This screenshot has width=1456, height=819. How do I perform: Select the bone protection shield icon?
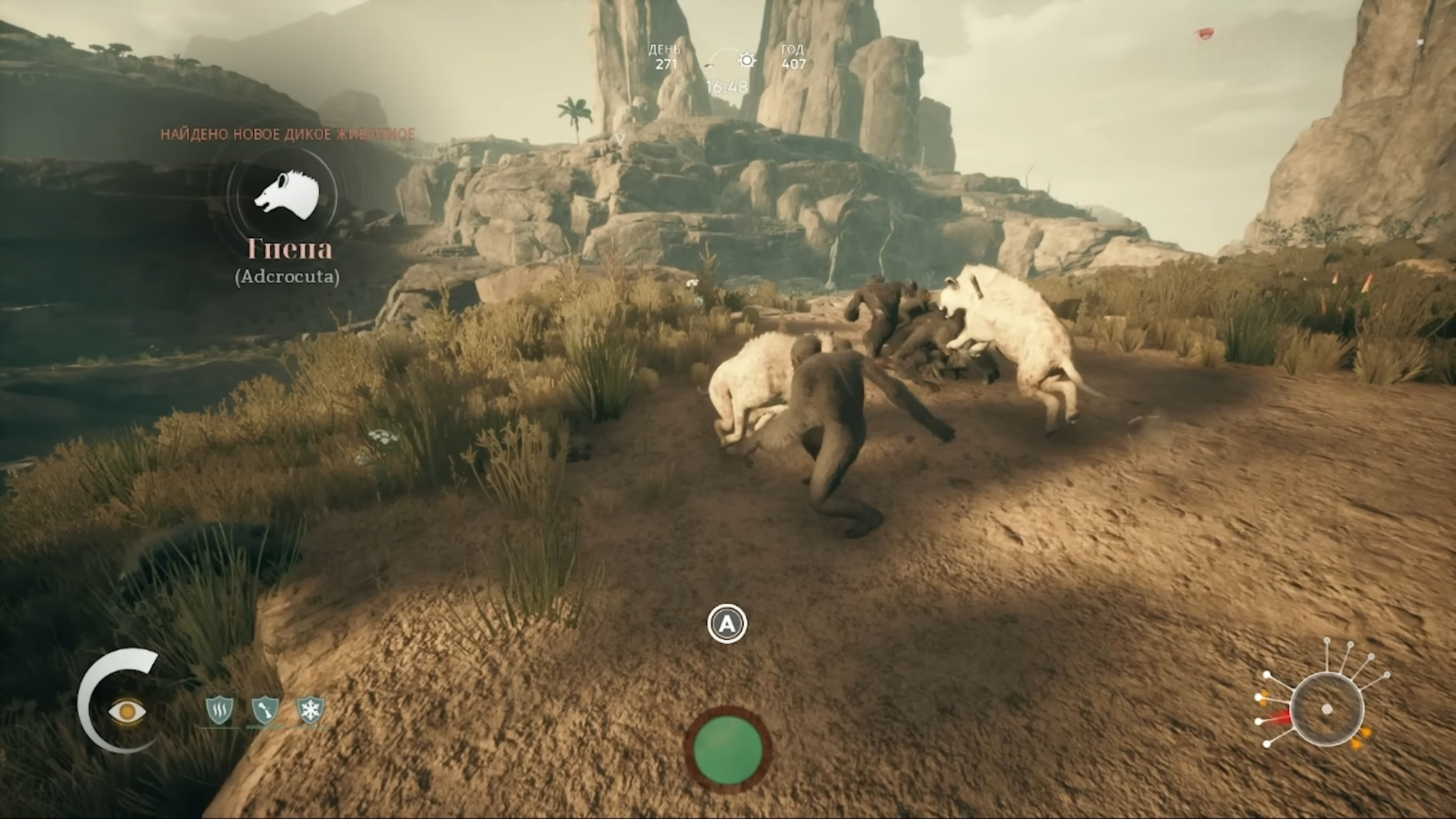(264, 710)
